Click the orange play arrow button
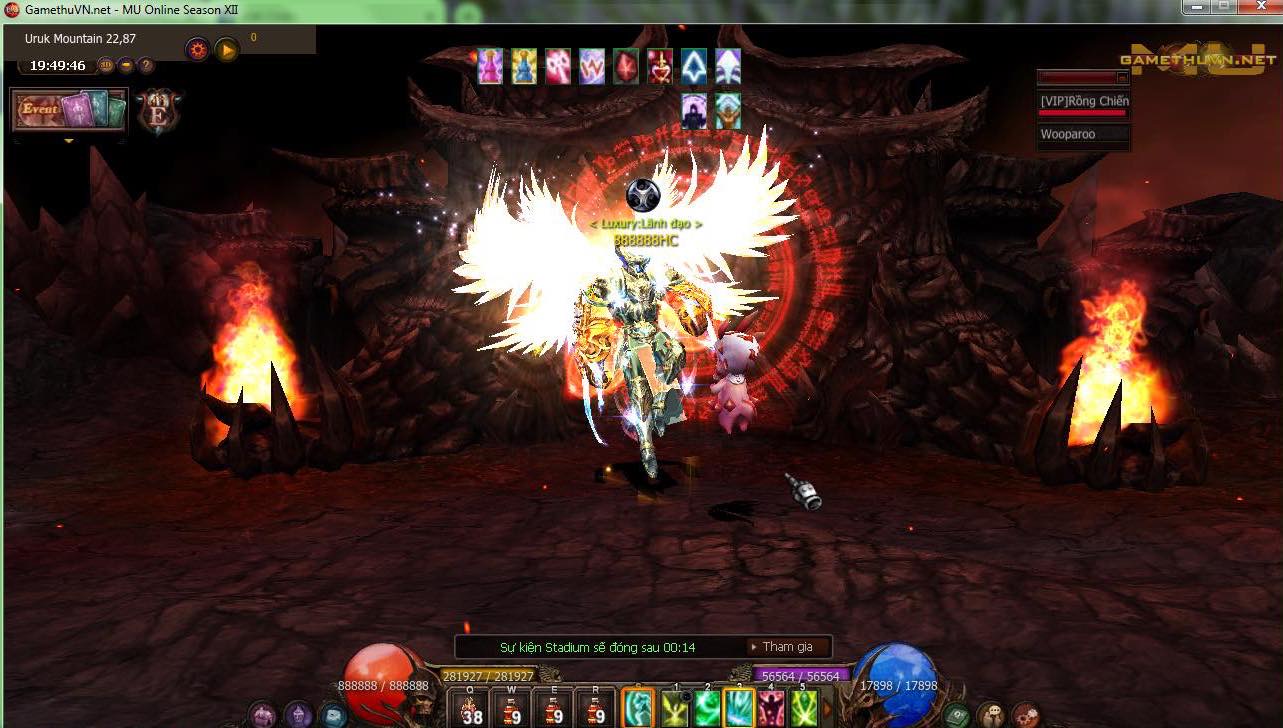Screen dimensions: 1283x728 (x=227, y=49)
